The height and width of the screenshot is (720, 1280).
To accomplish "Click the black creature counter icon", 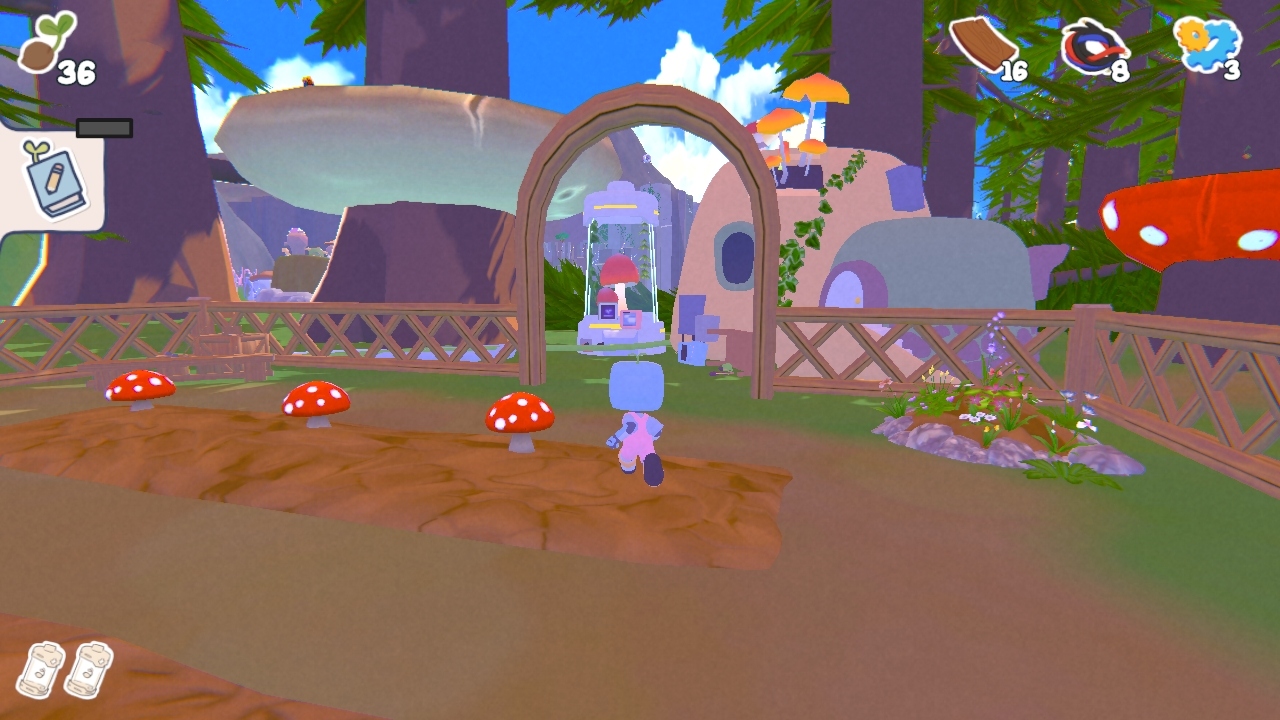I will pyautogui.click(x=1096, y=47).
